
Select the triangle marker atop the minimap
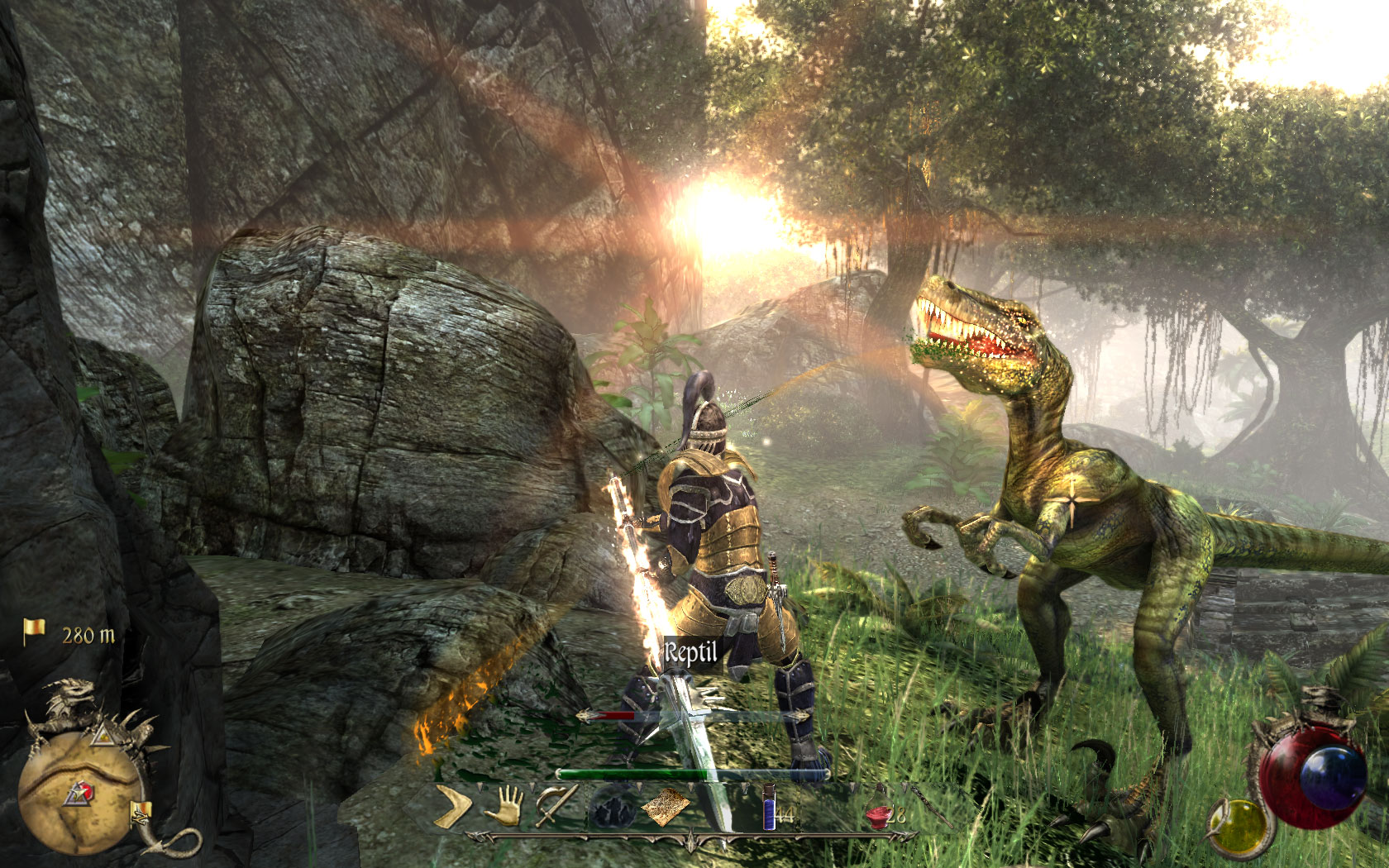103,734
